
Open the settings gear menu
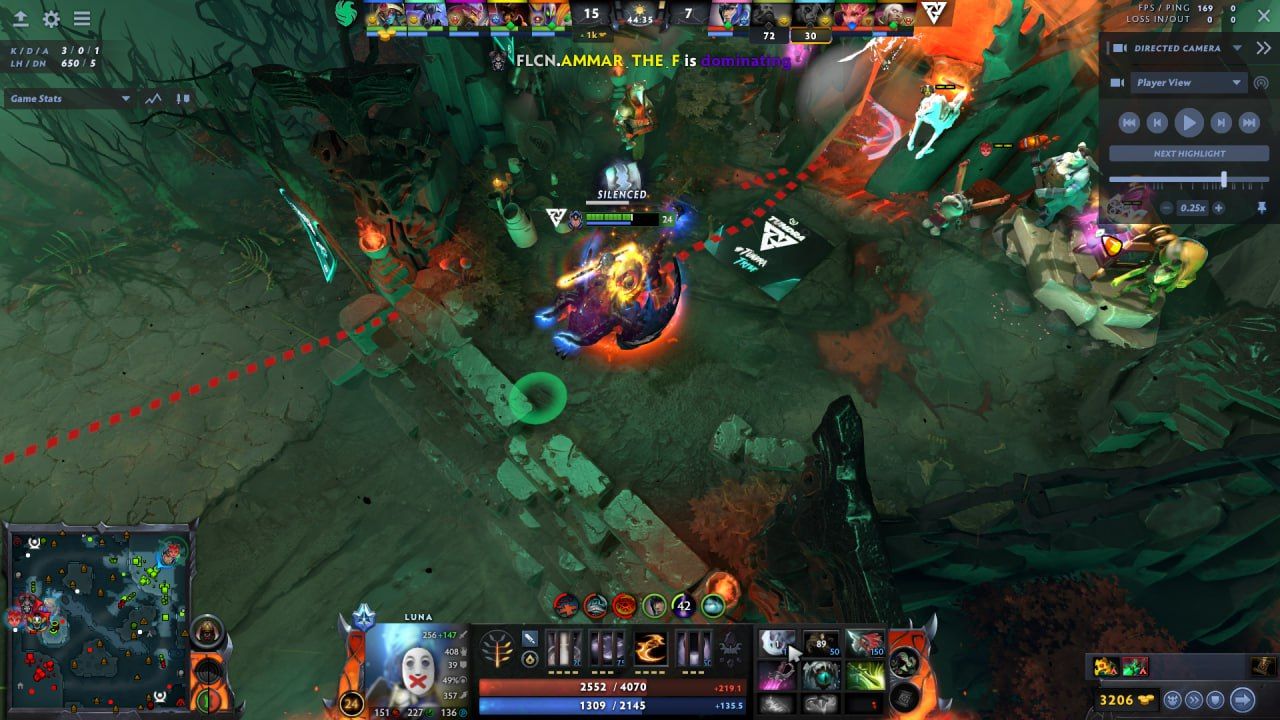click(51, 19)
